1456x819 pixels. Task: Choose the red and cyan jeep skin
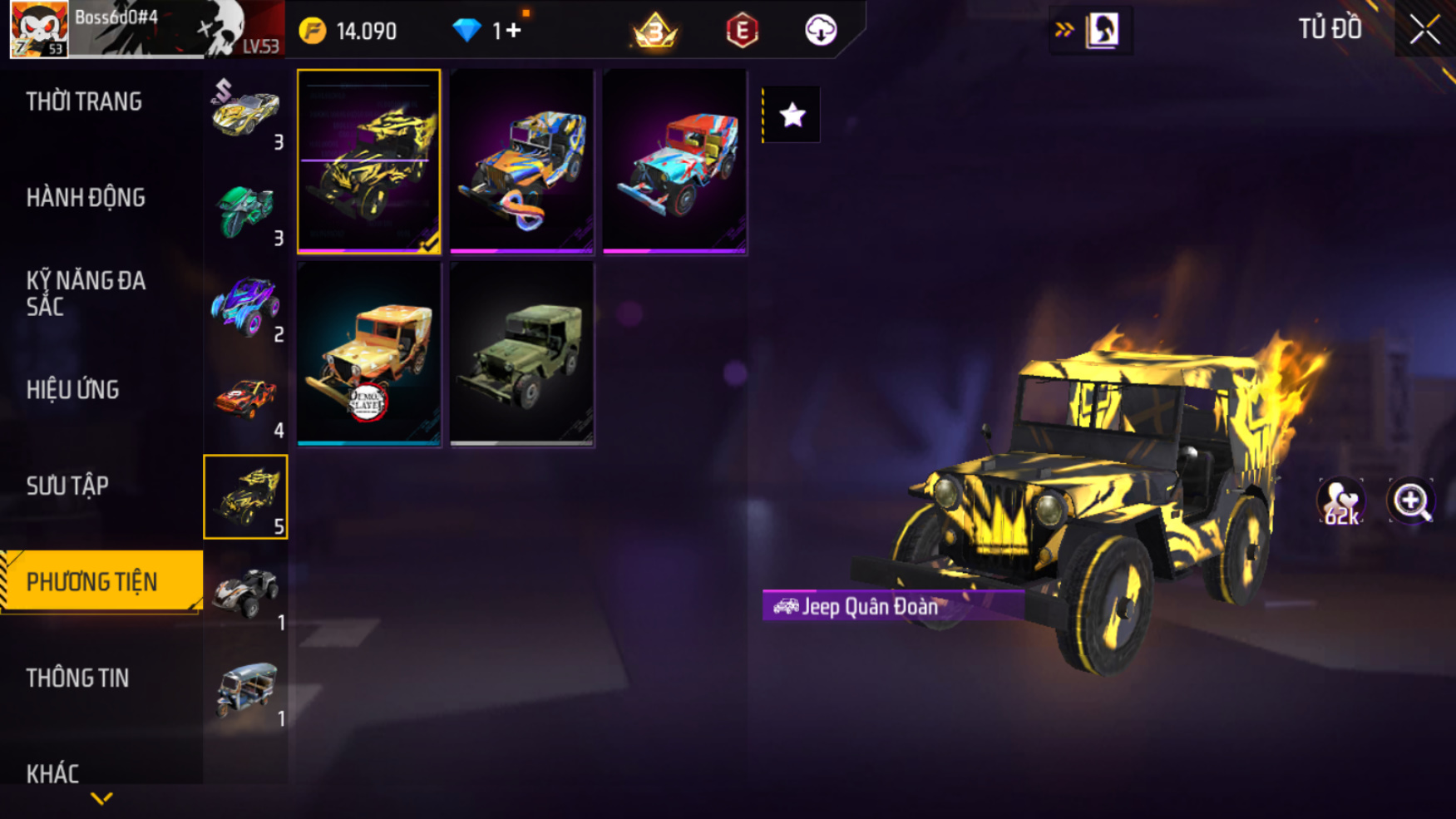tap(674, 161)
